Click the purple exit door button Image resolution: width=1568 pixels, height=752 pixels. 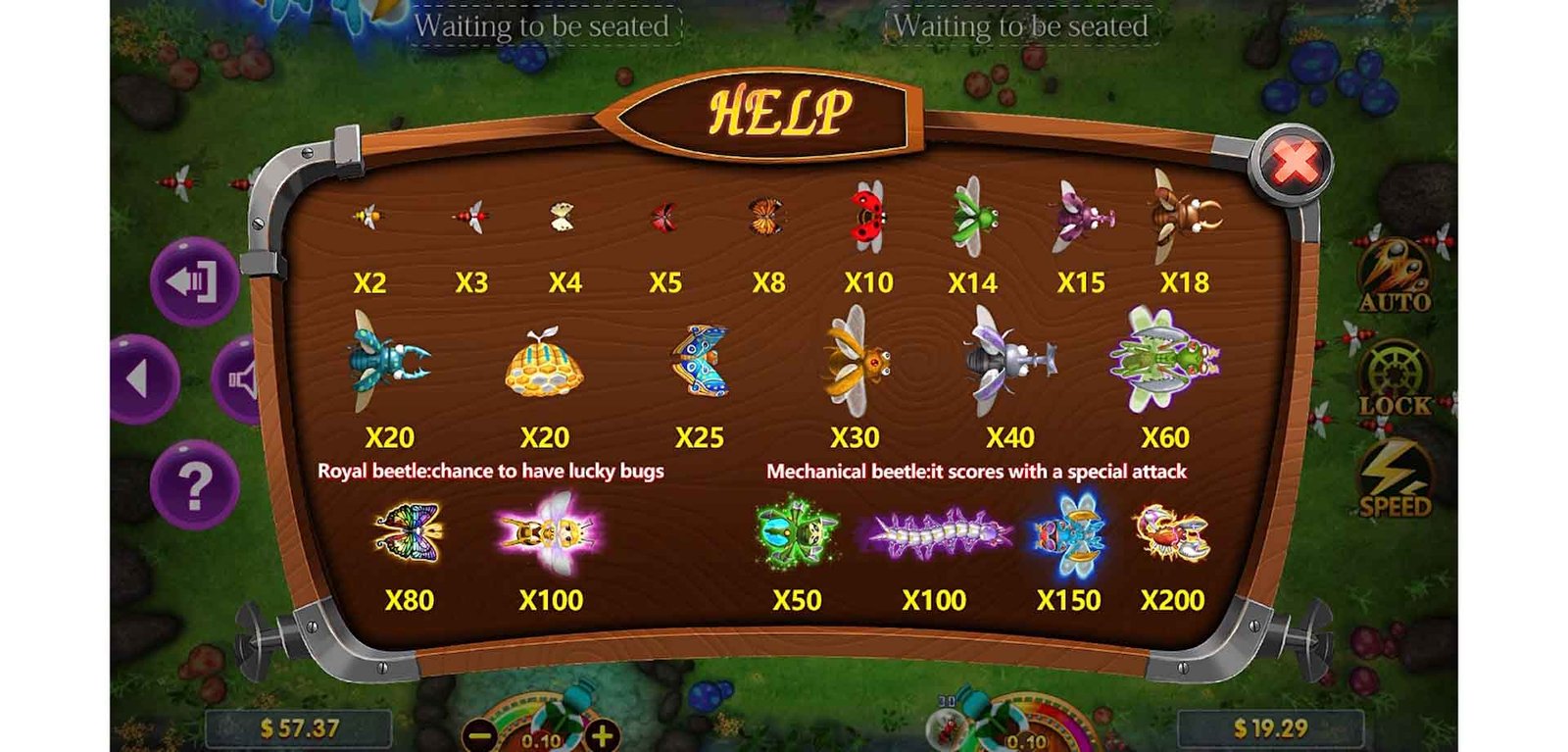(x=193, y=281)
